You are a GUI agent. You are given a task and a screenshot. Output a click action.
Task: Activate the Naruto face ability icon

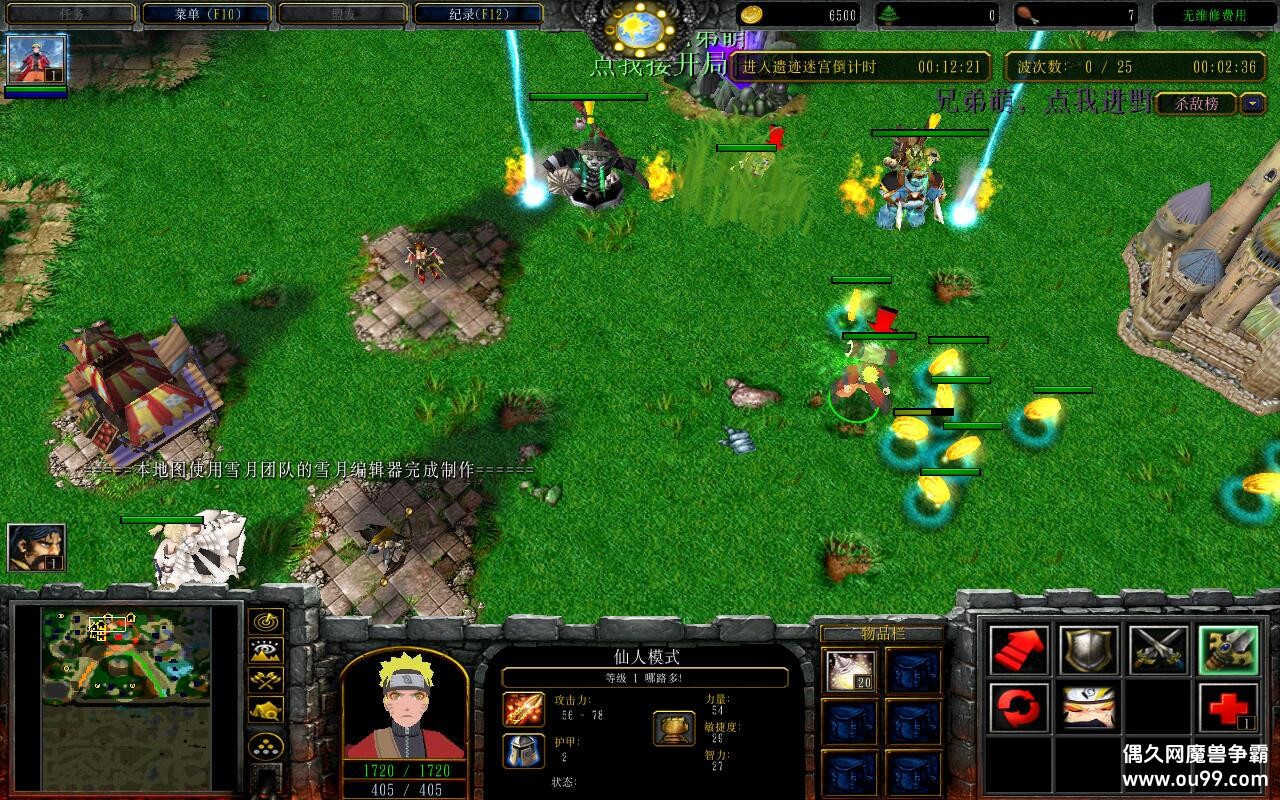tap(1088, 708)
